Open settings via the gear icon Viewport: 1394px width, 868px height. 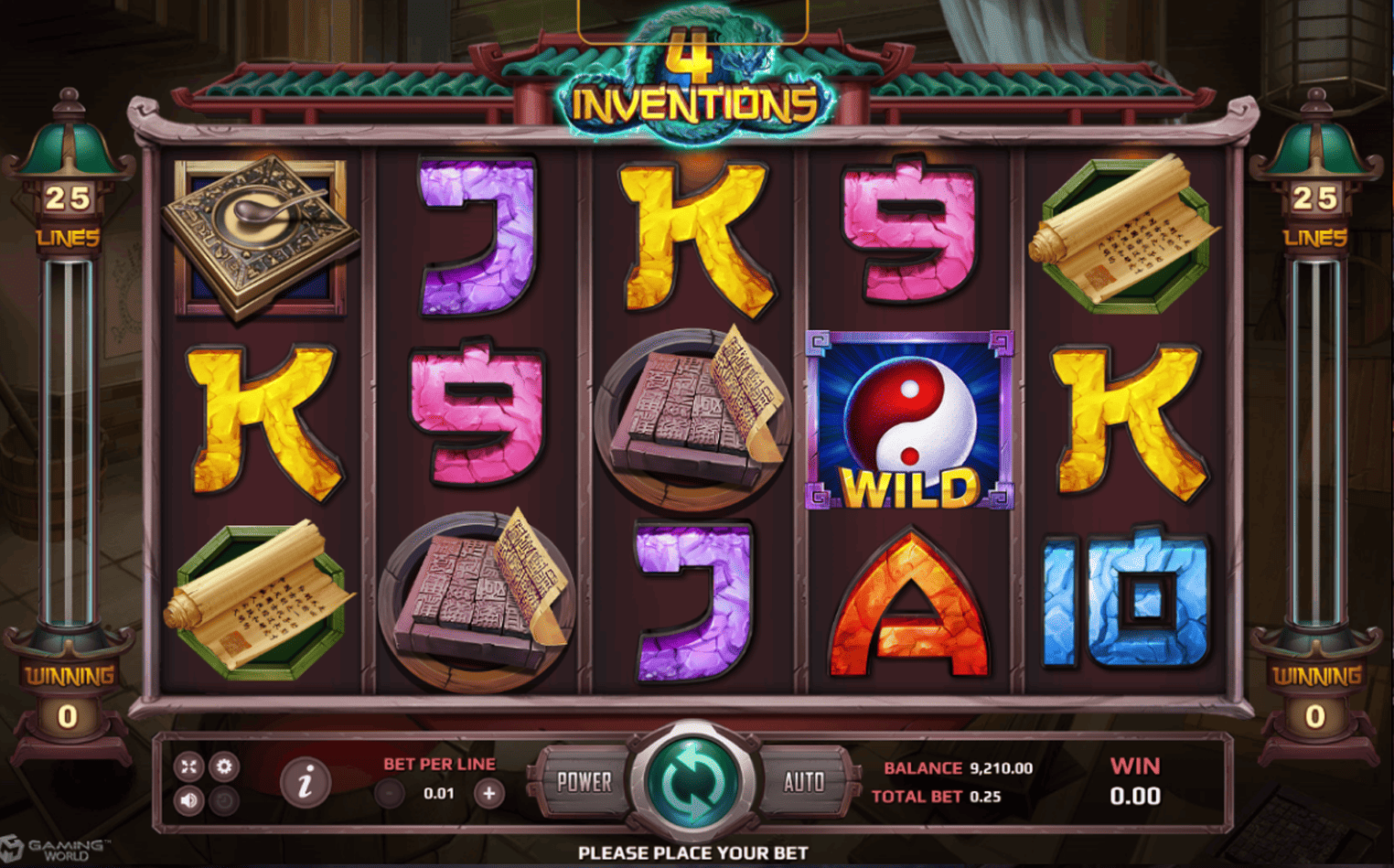(x=224, y=766)
